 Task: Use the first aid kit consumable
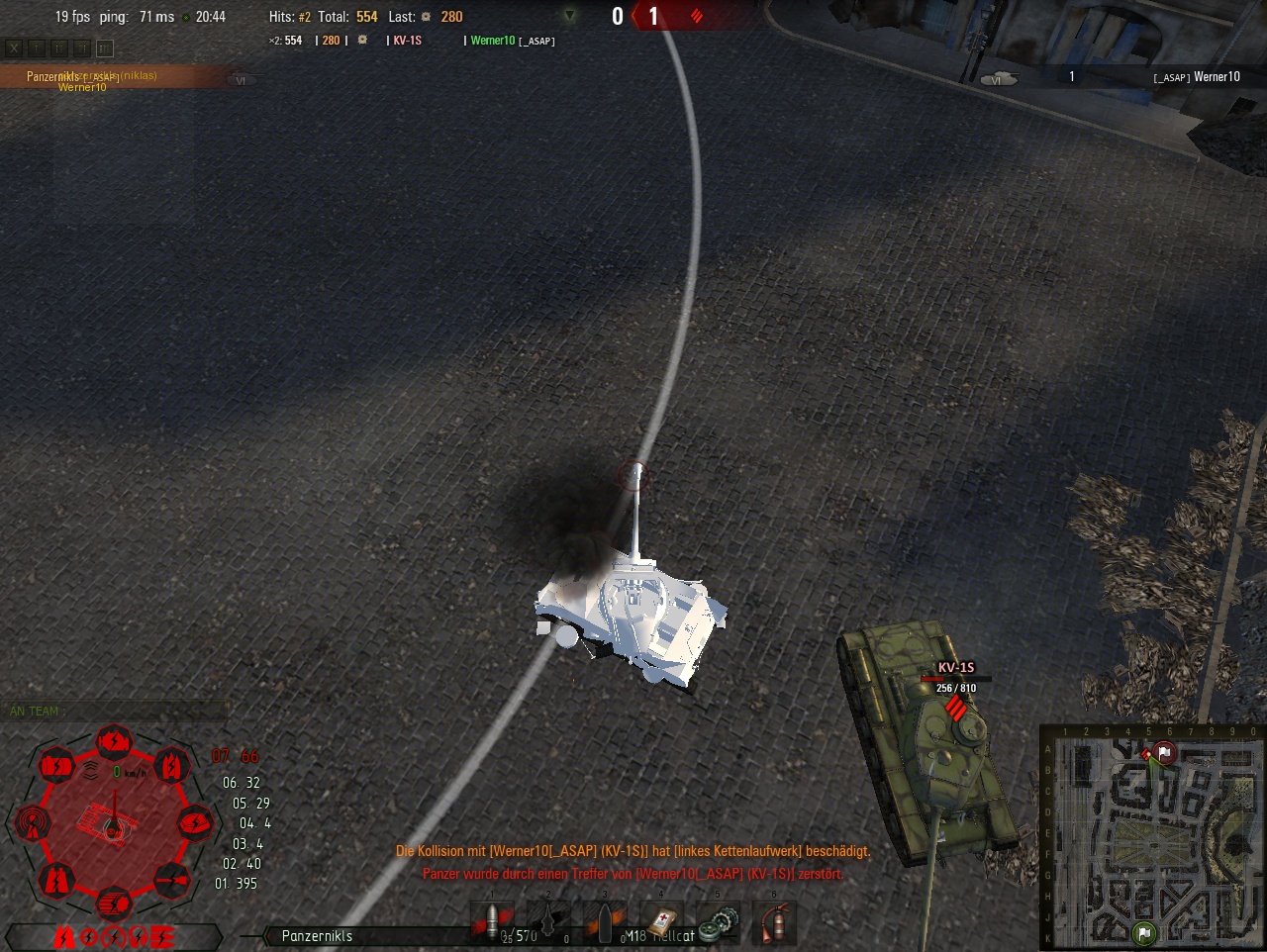pyautogui.click(x=660, y=922)
